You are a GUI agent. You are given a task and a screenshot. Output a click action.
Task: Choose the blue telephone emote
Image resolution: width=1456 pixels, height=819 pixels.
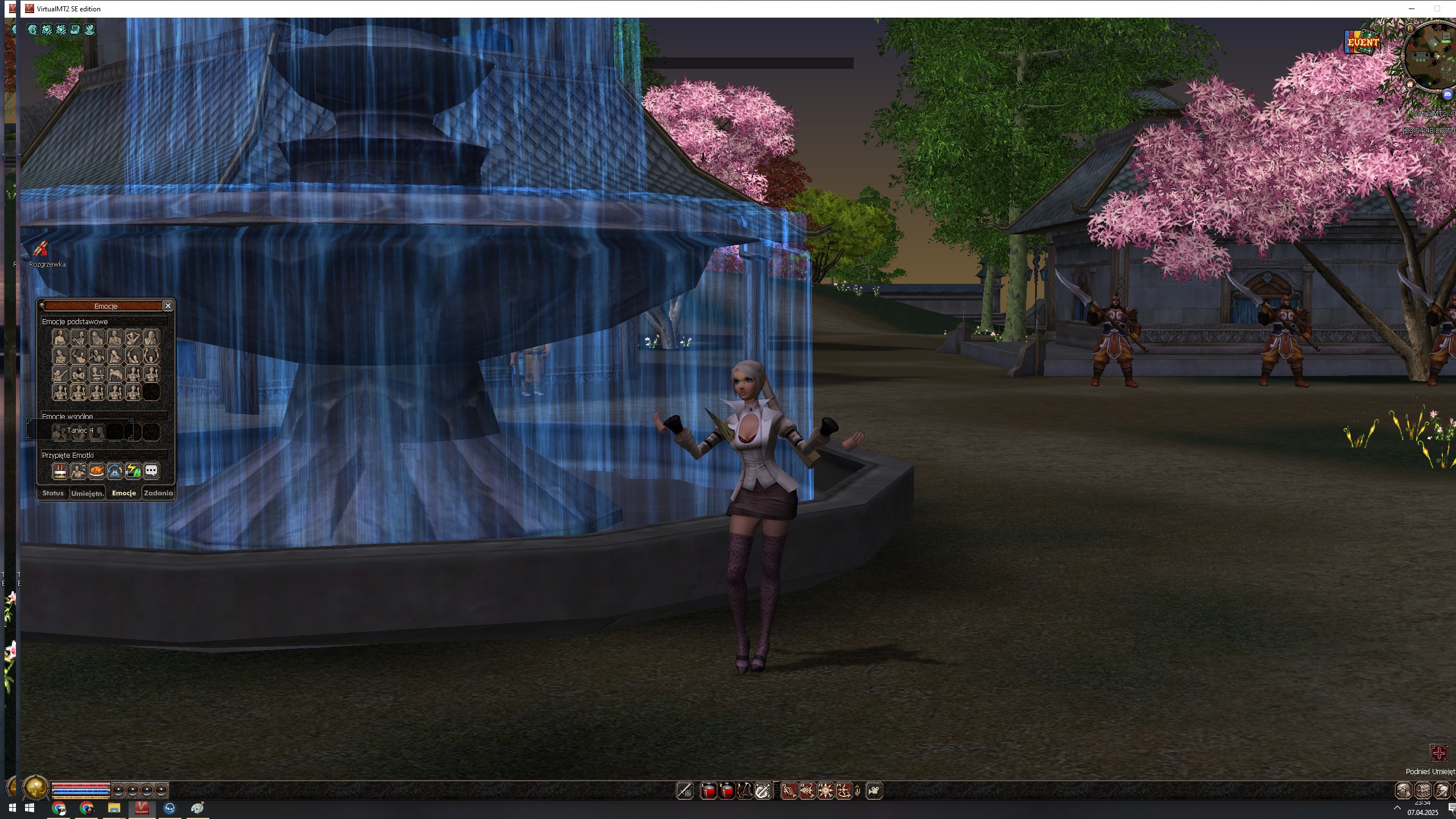coord(115,471)
